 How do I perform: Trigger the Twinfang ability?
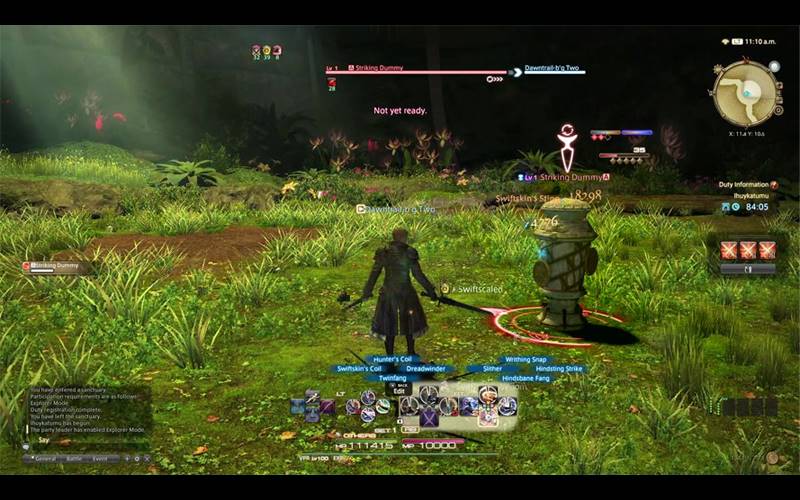[x=392, y=378]
